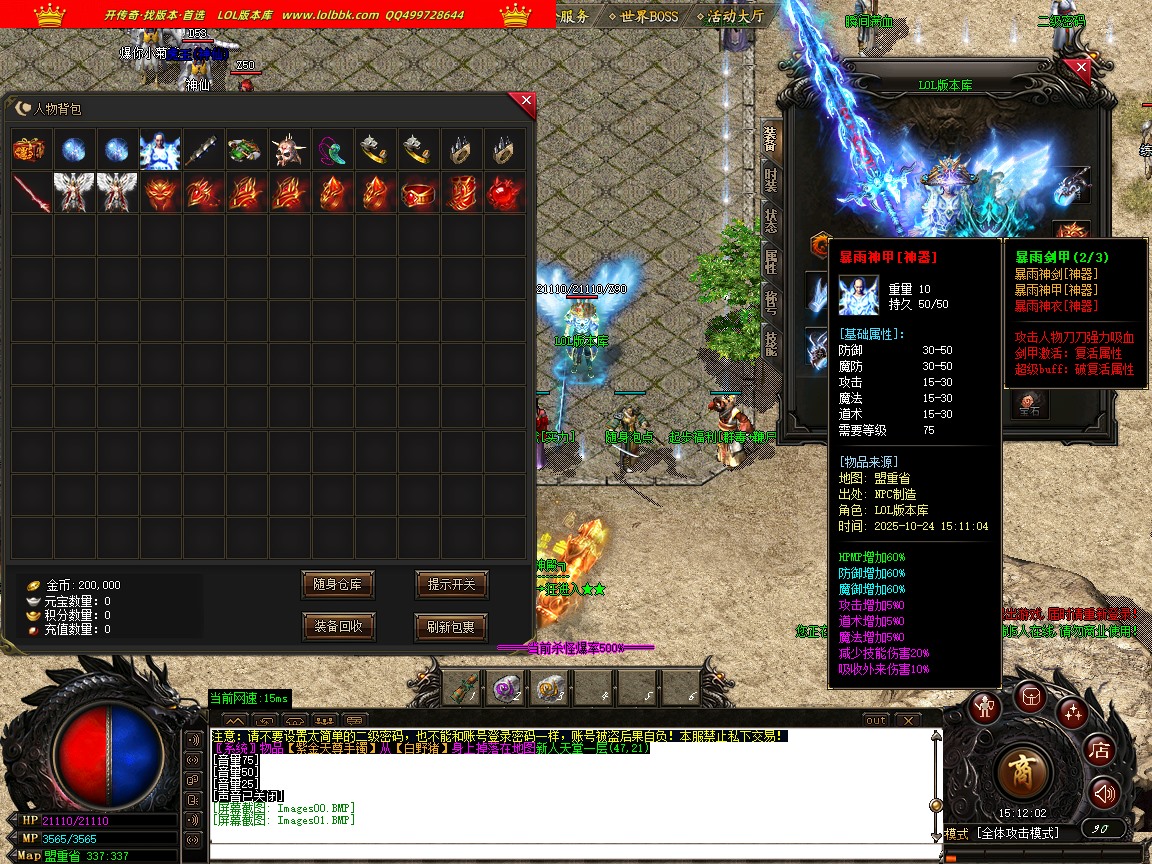Open the 技能 skills tab

(770, 343)
